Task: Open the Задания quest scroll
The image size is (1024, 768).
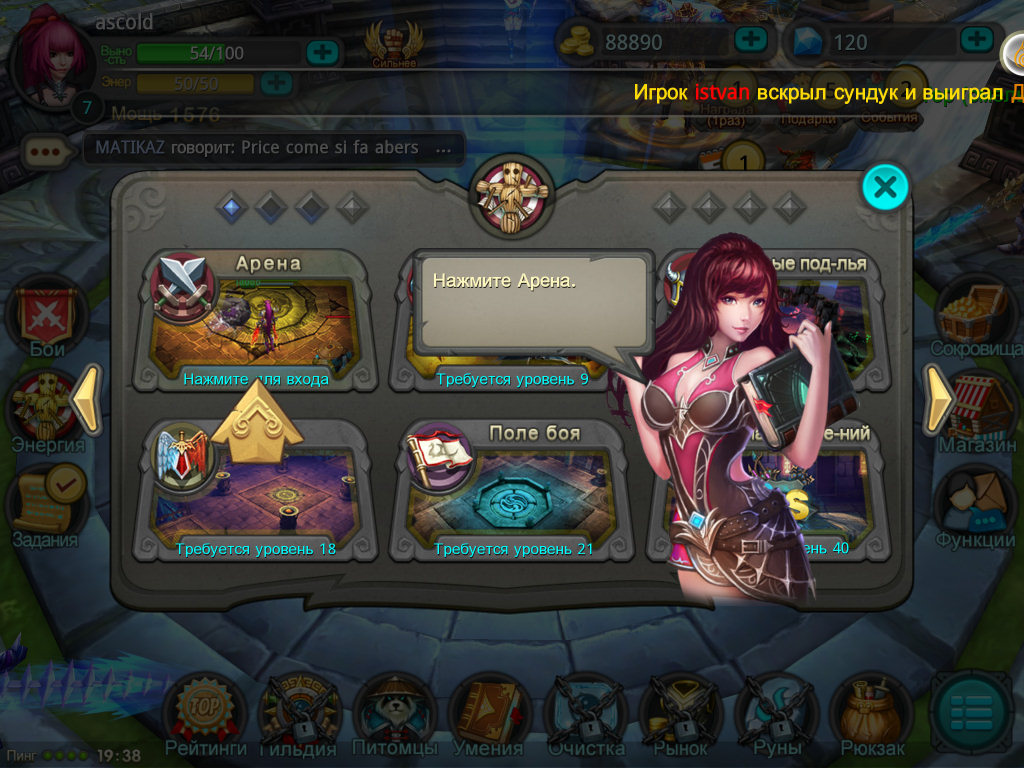Action: 46,503
